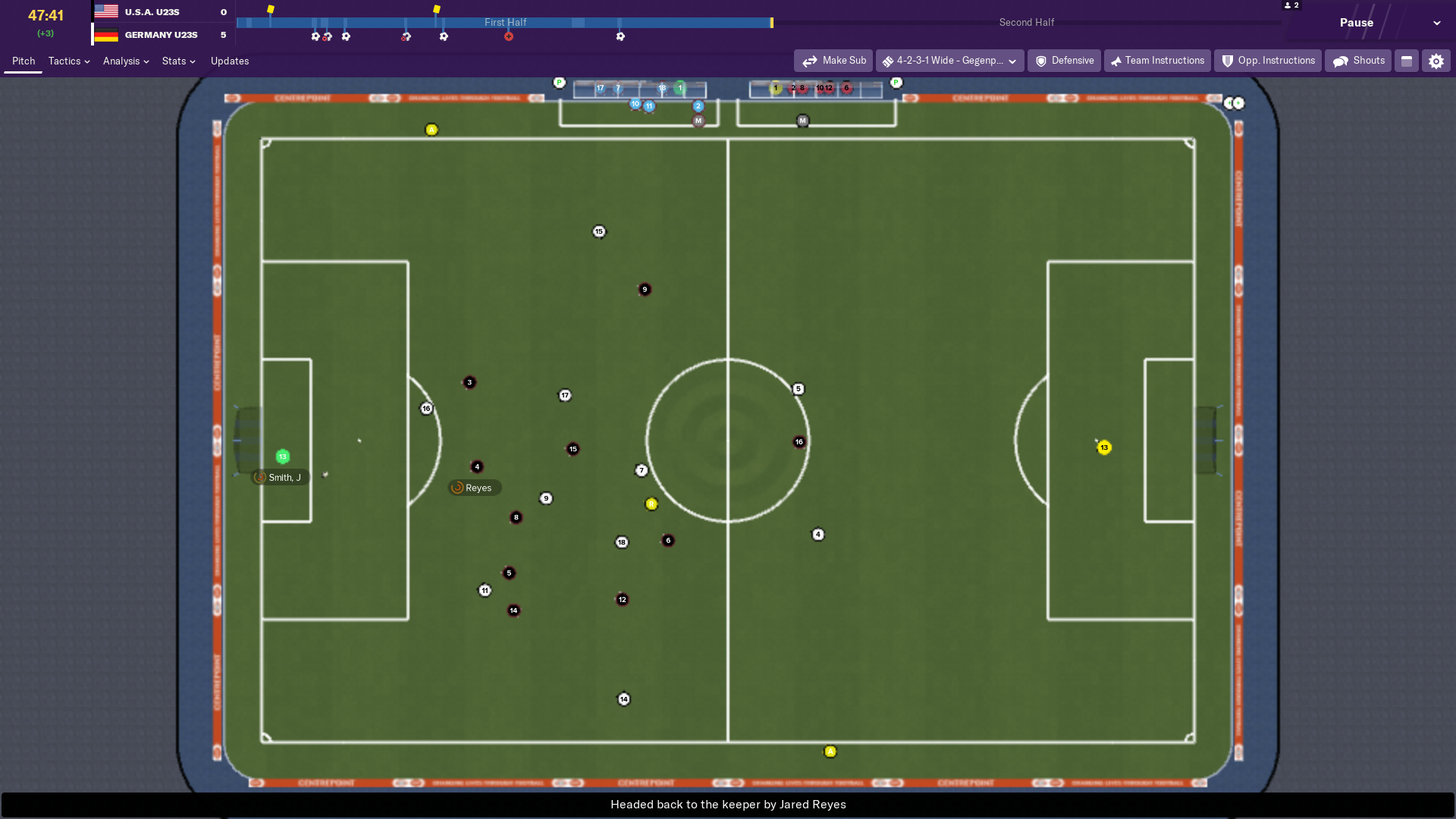The image size is (1456, 819).
Task: Open Team Instructions
Action: point(1157,61)
